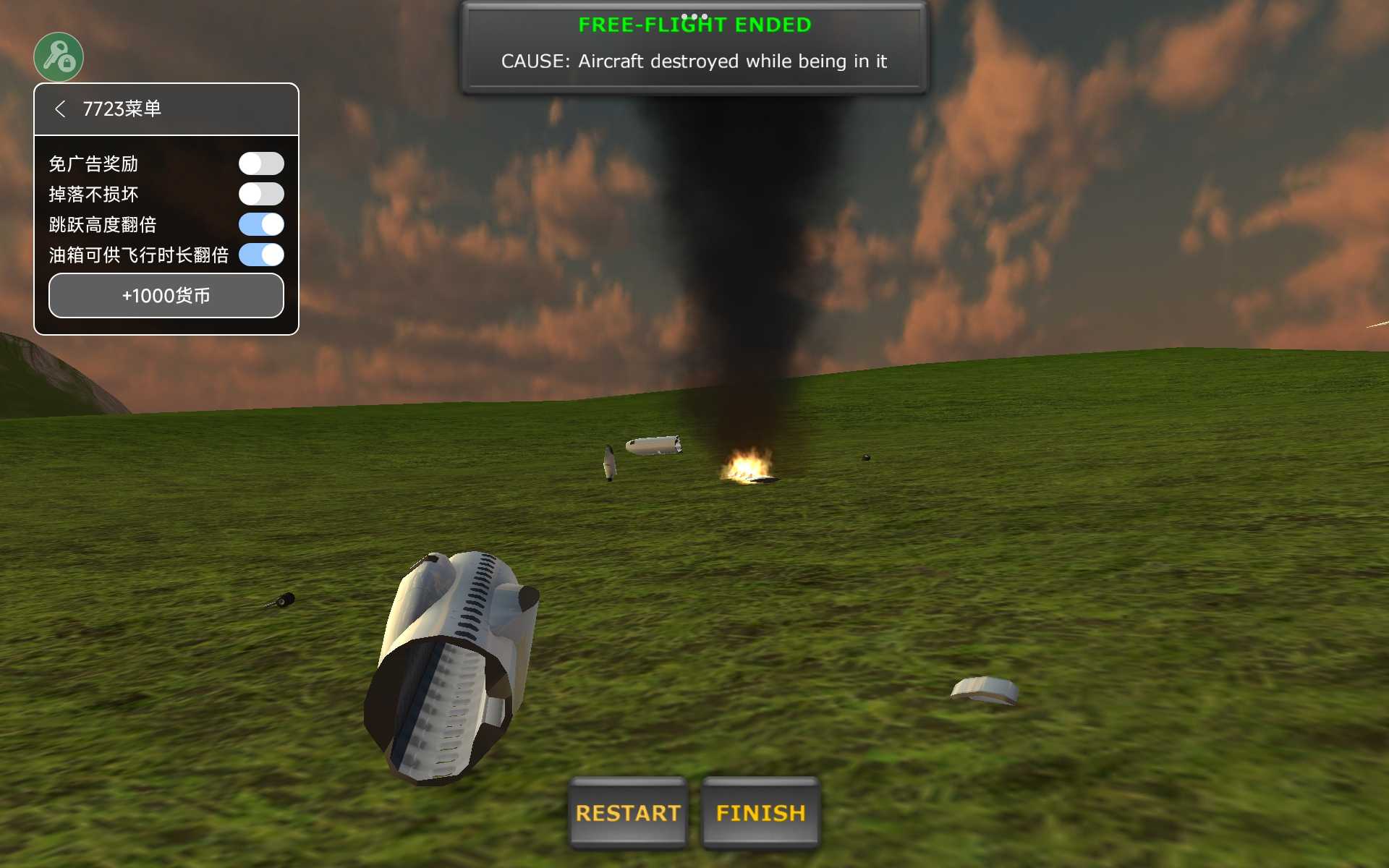The image size is (1389, 868).
Task: Click the FINISH button
Action: [x=760, y=812]
